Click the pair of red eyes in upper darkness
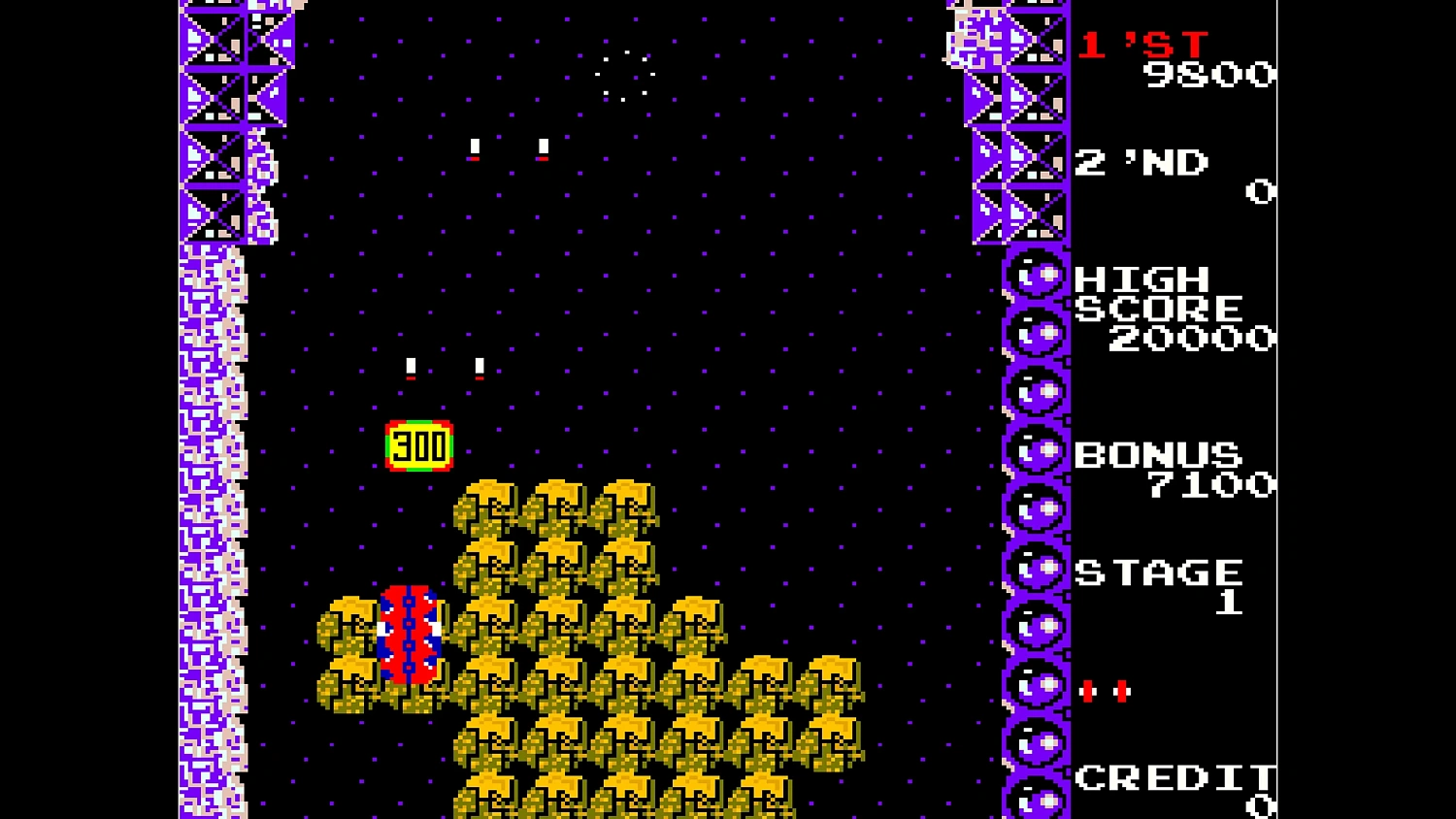Screen dimensions: 1456x819 click(507, 146)
